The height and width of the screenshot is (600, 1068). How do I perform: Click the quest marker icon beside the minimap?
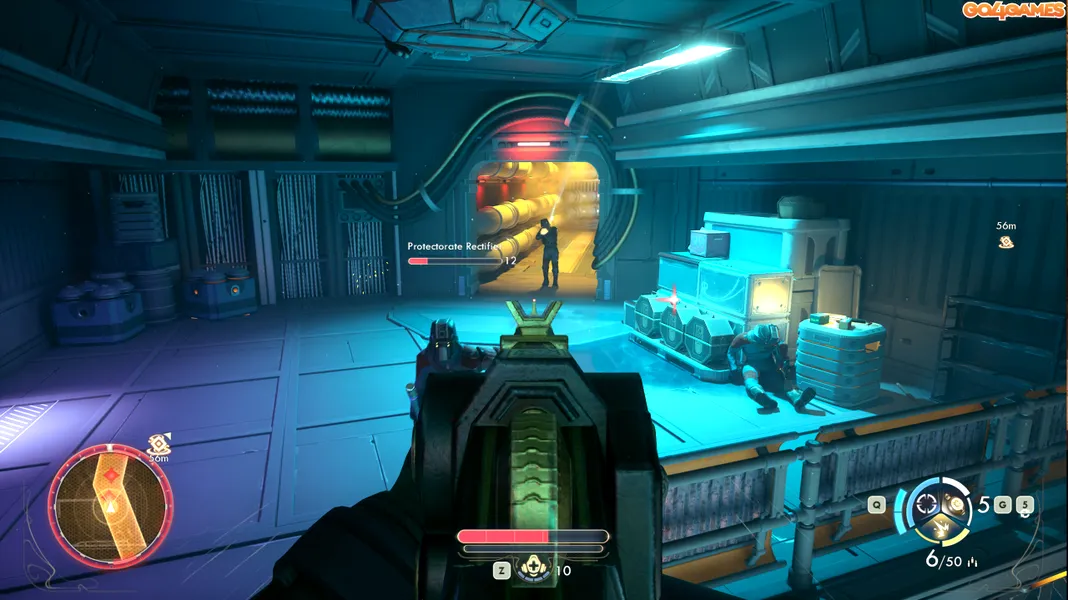[x=157, y=443]
